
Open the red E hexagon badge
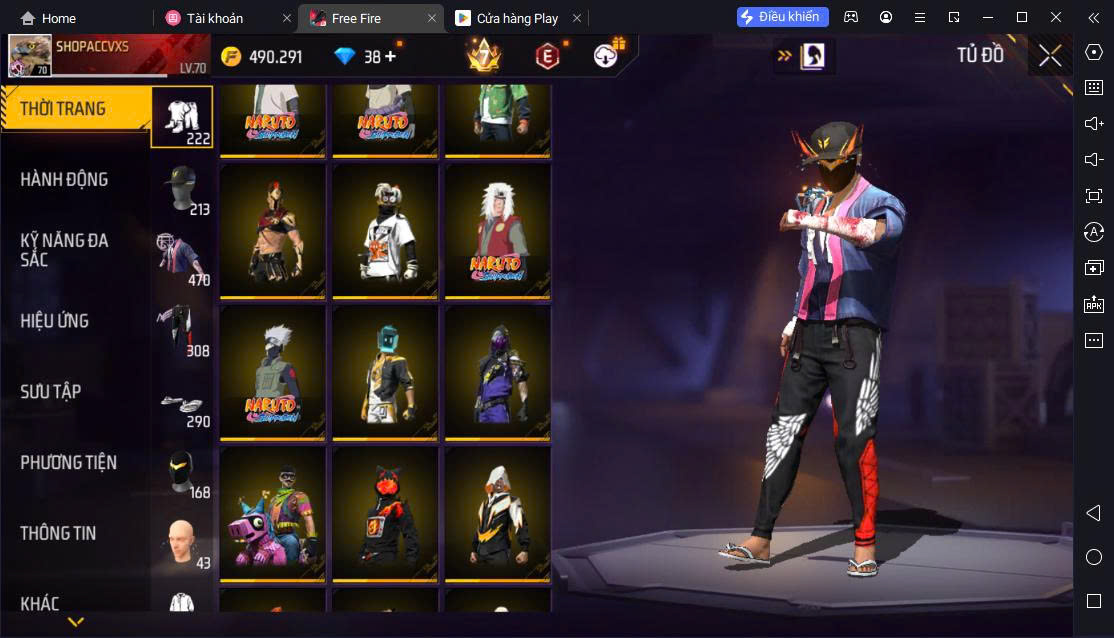click(546, 56)
